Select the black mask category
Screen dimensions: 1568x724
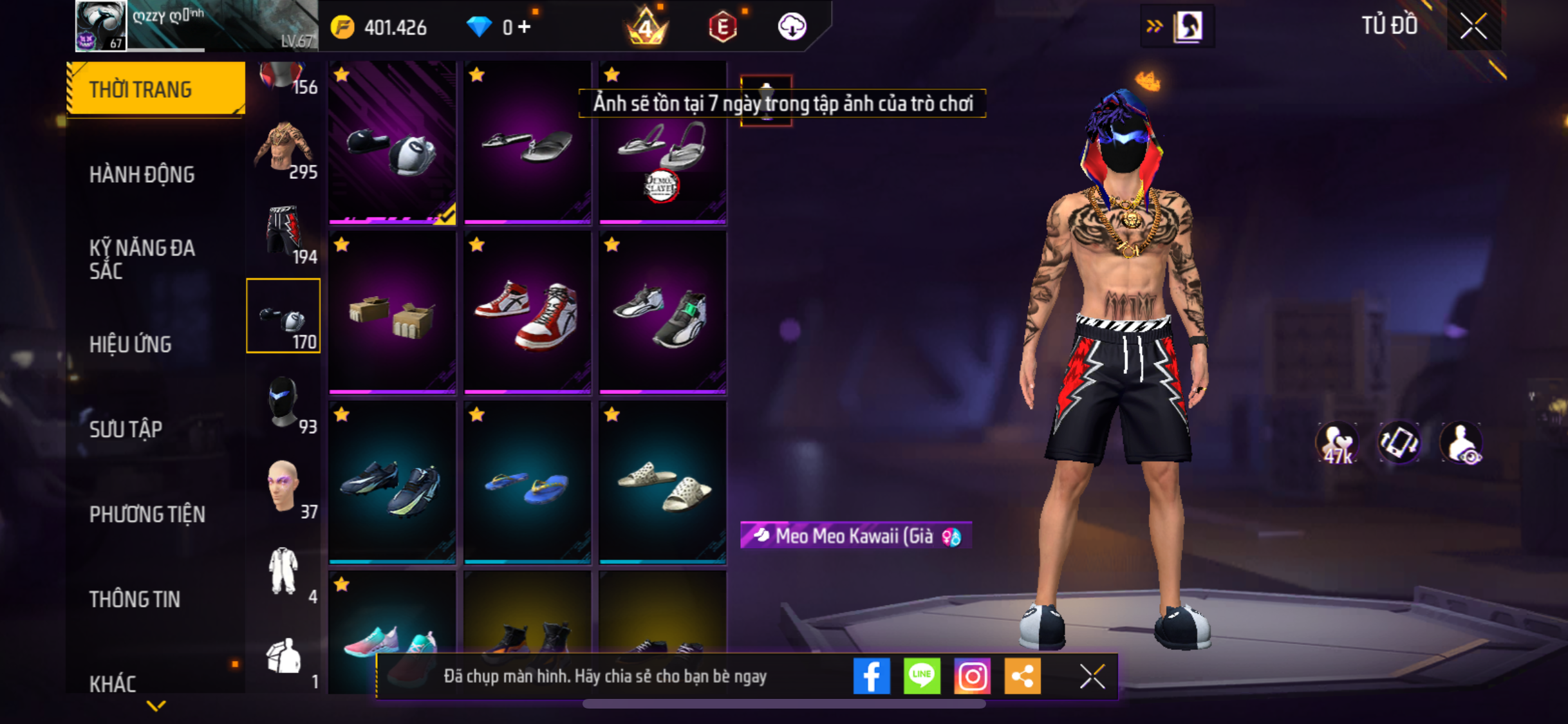point(284,402)
